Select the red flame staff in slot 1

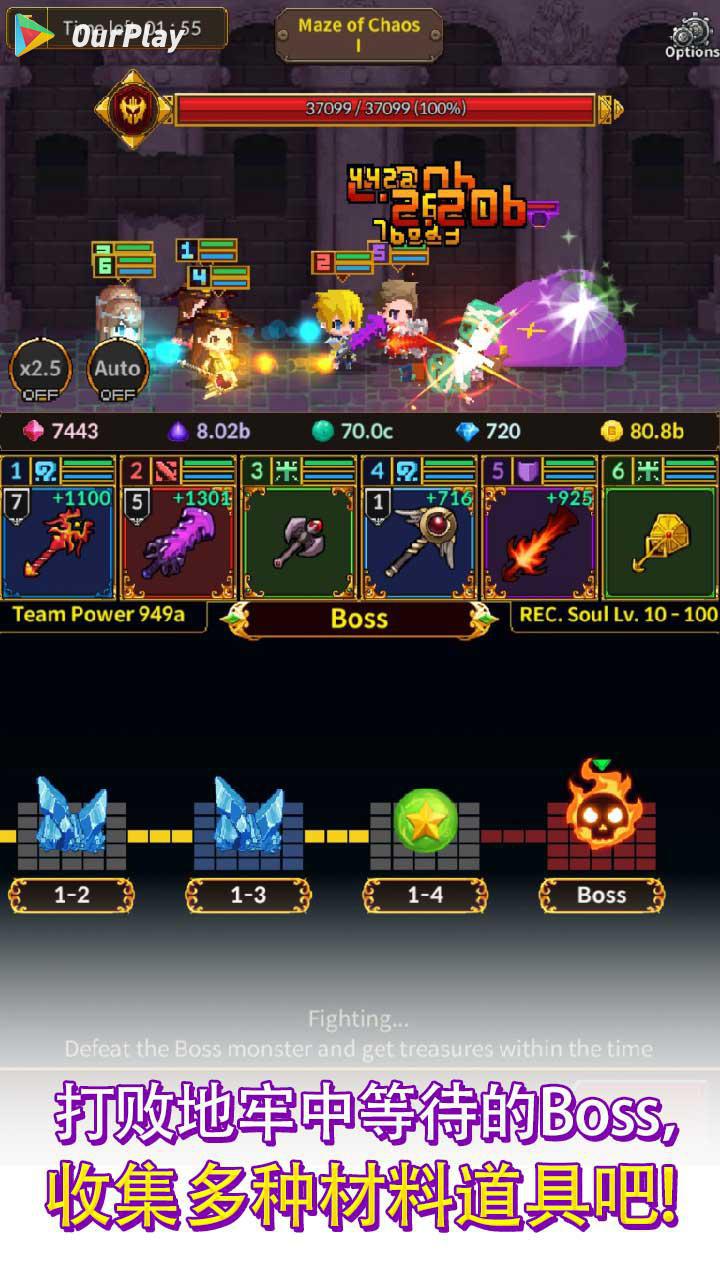pyautogui.click(x=59, y=540)
